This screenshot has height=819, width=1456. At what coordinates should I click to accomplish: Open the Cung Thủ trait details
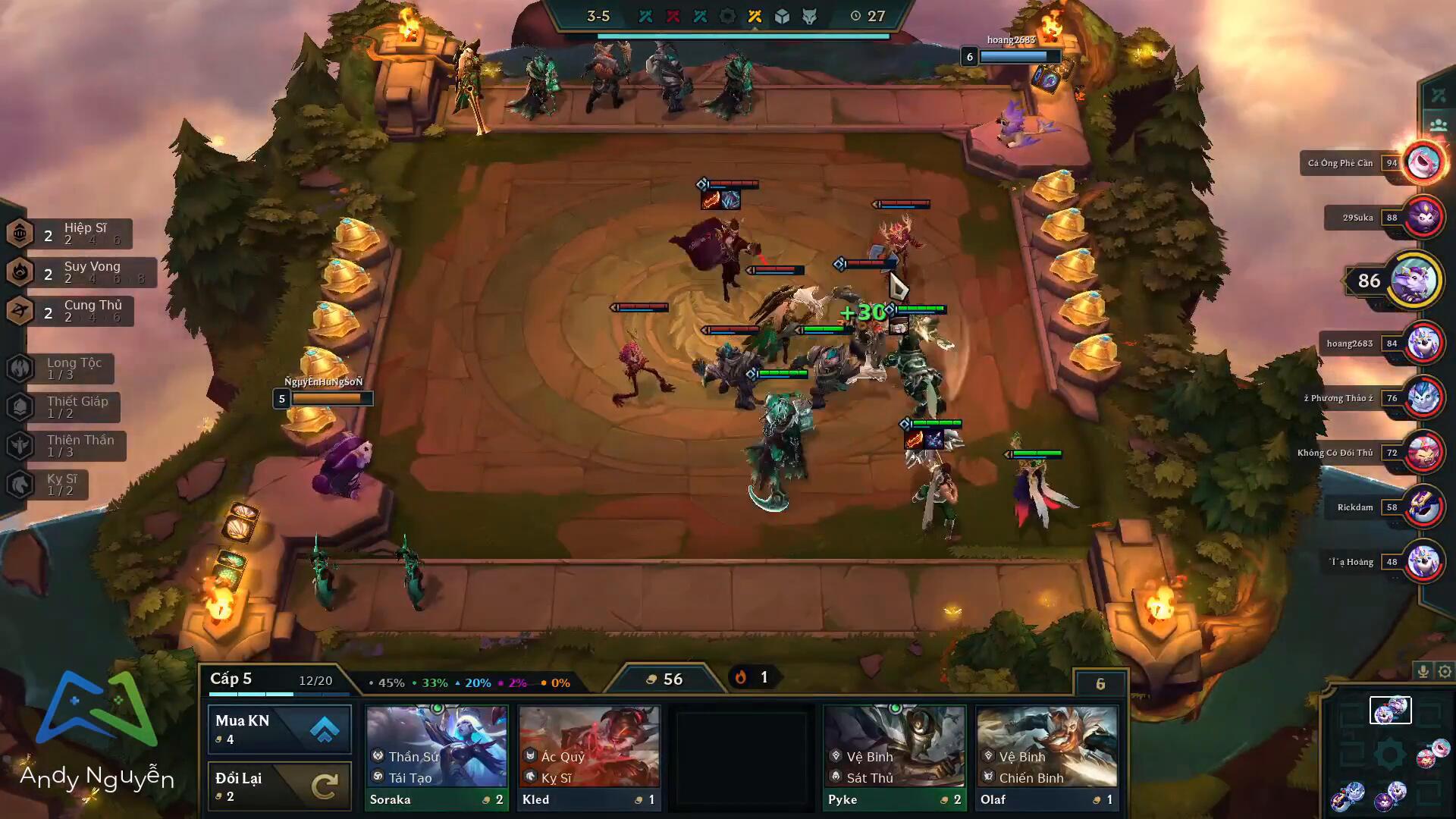coord(71,311)
